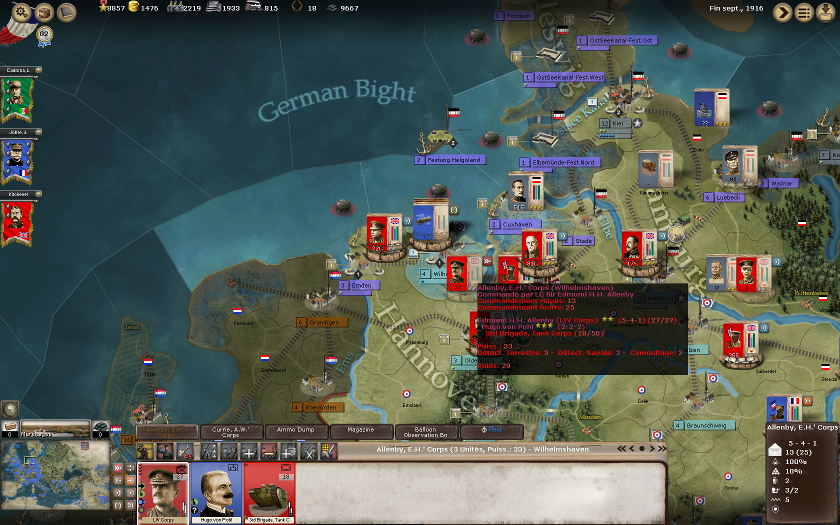
Task: Open the main menu list button
Action: (x=804, y=12)
